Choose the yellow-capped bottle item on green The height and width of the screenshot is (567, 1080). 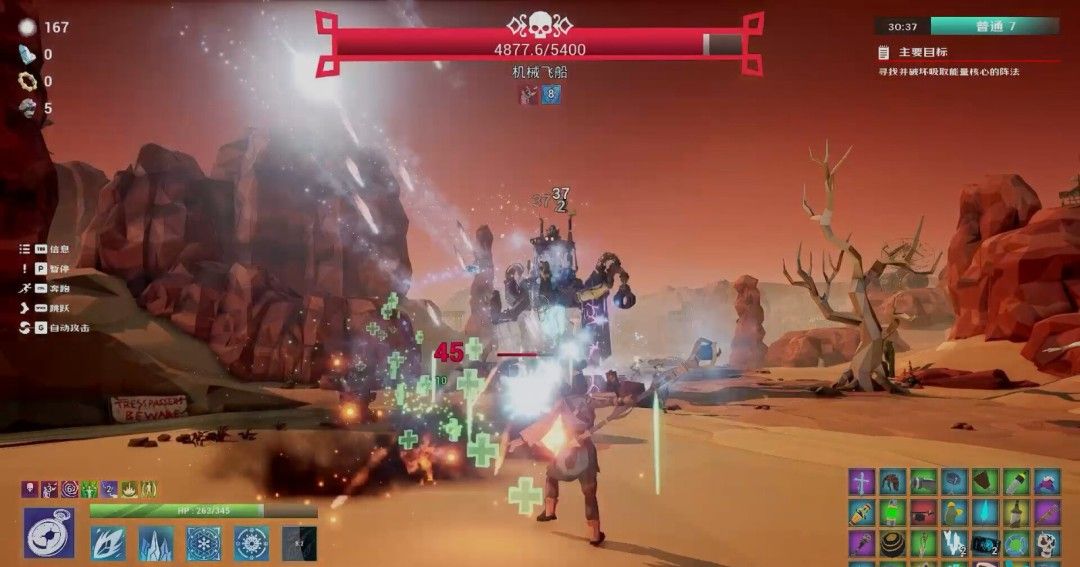[1017, 482]
